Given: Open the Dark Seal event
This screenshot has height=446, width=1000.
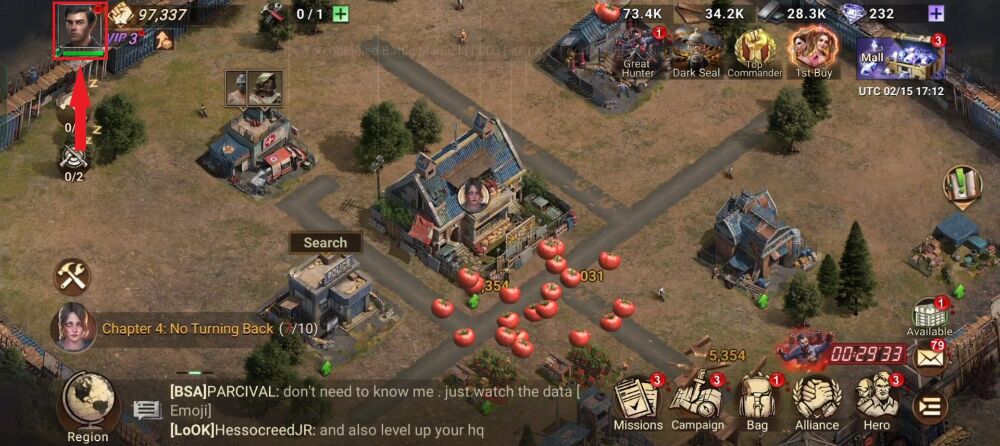Looking at the screenshot, I should [696, 50].
